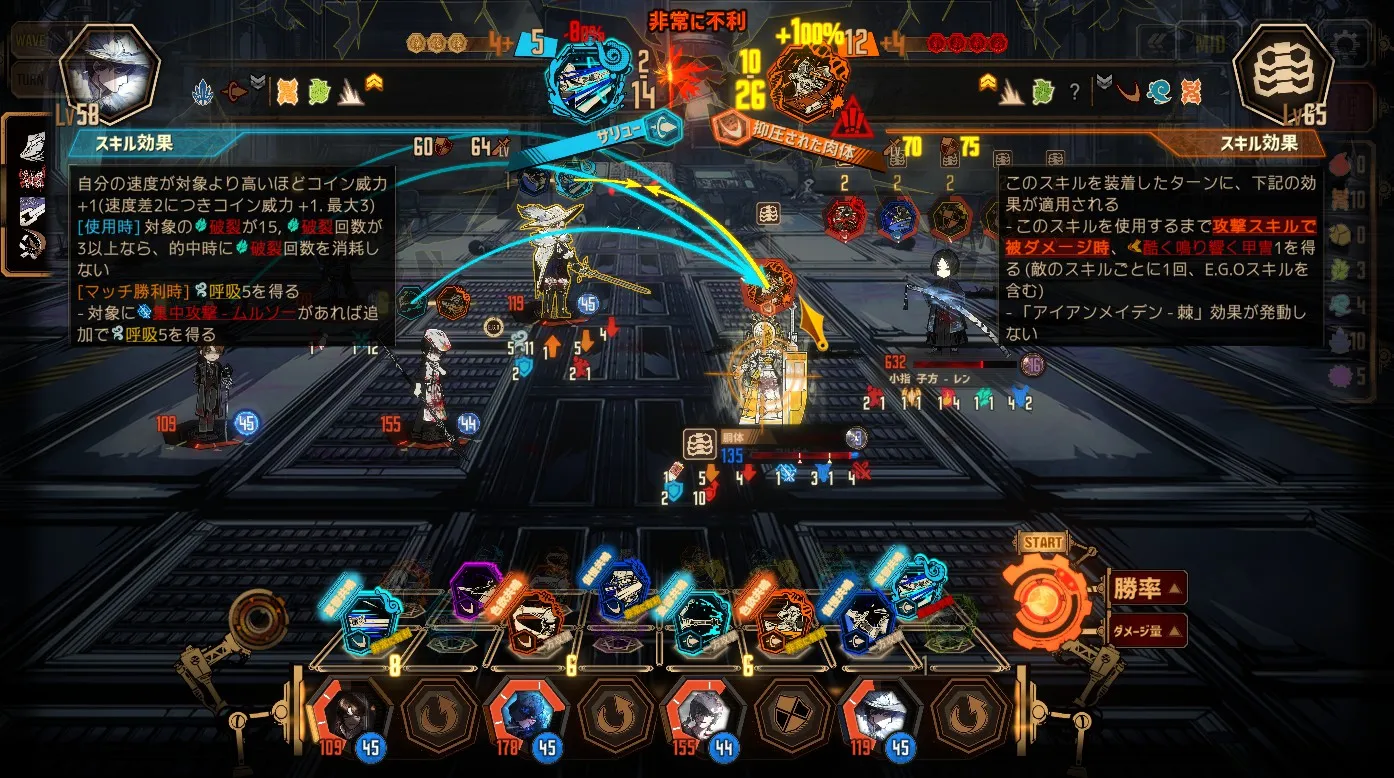Screen dimensions: 1394x778
Task: Show the right スキル効果 skill effect header
Action: (1258, 143)
